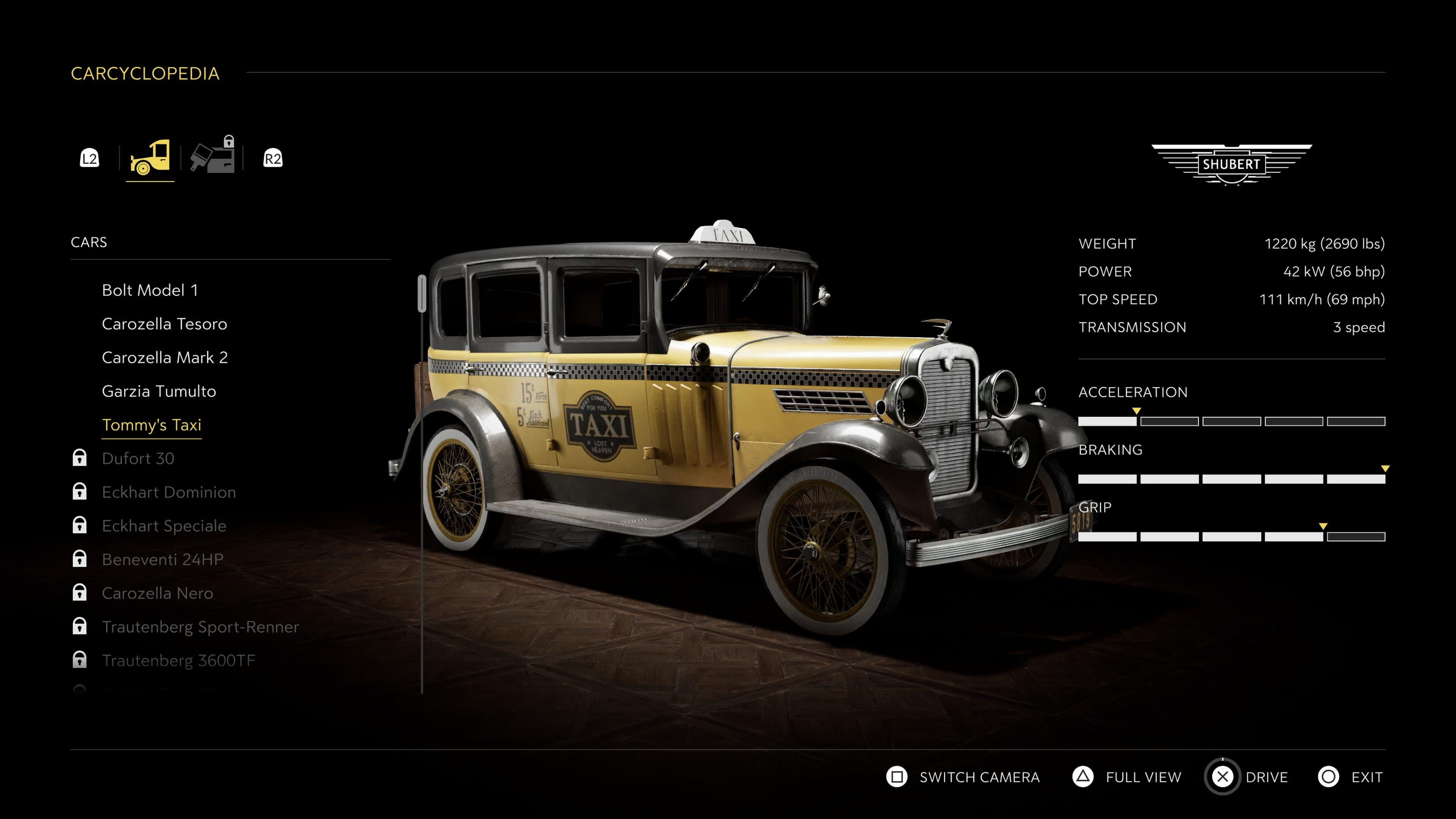Pick the locked Trautenberg 3600TF
Screen dimensions: 1456x819
click(x=179, y=660)
